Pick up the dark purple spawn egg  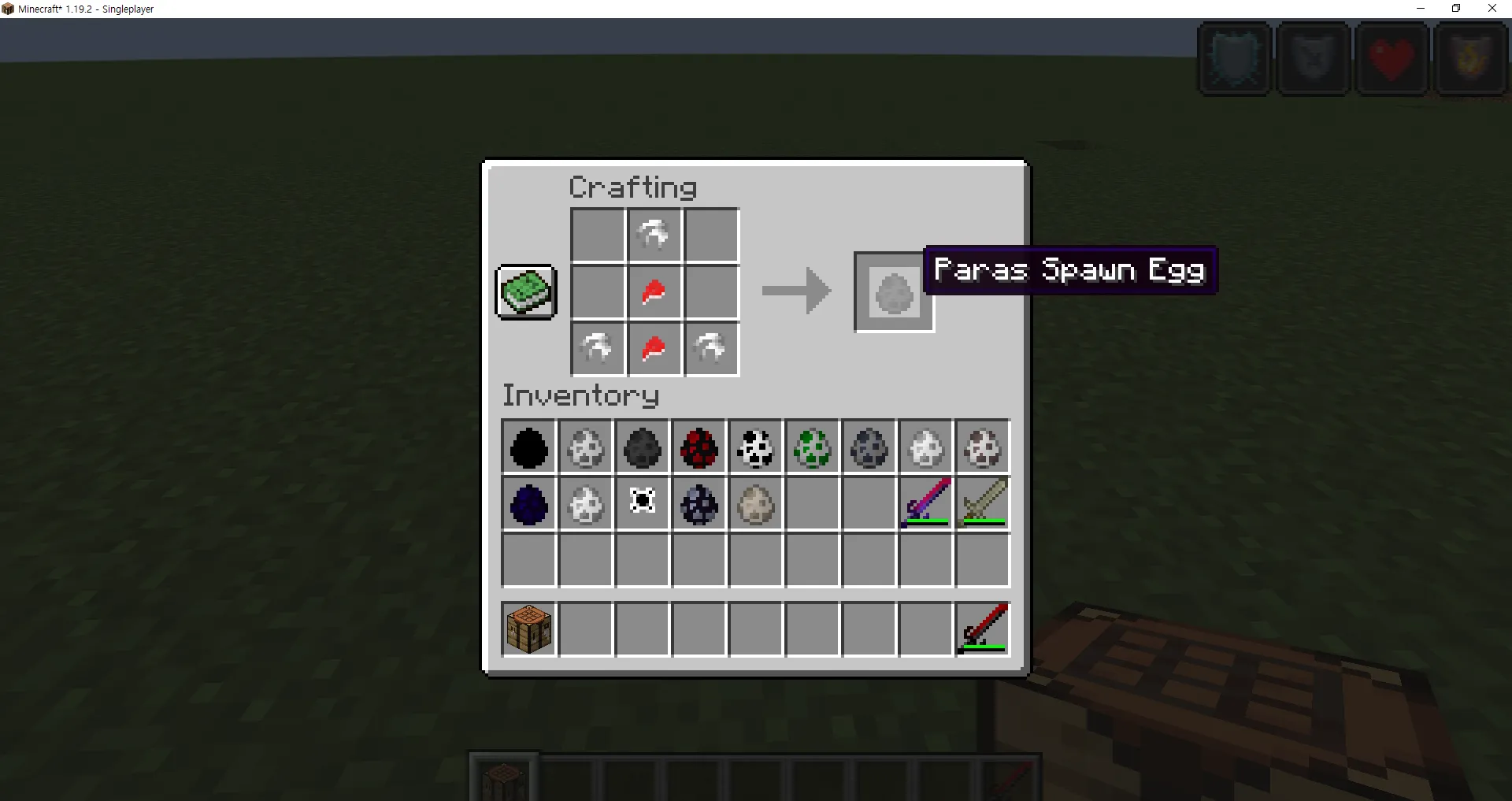point(528,504)
